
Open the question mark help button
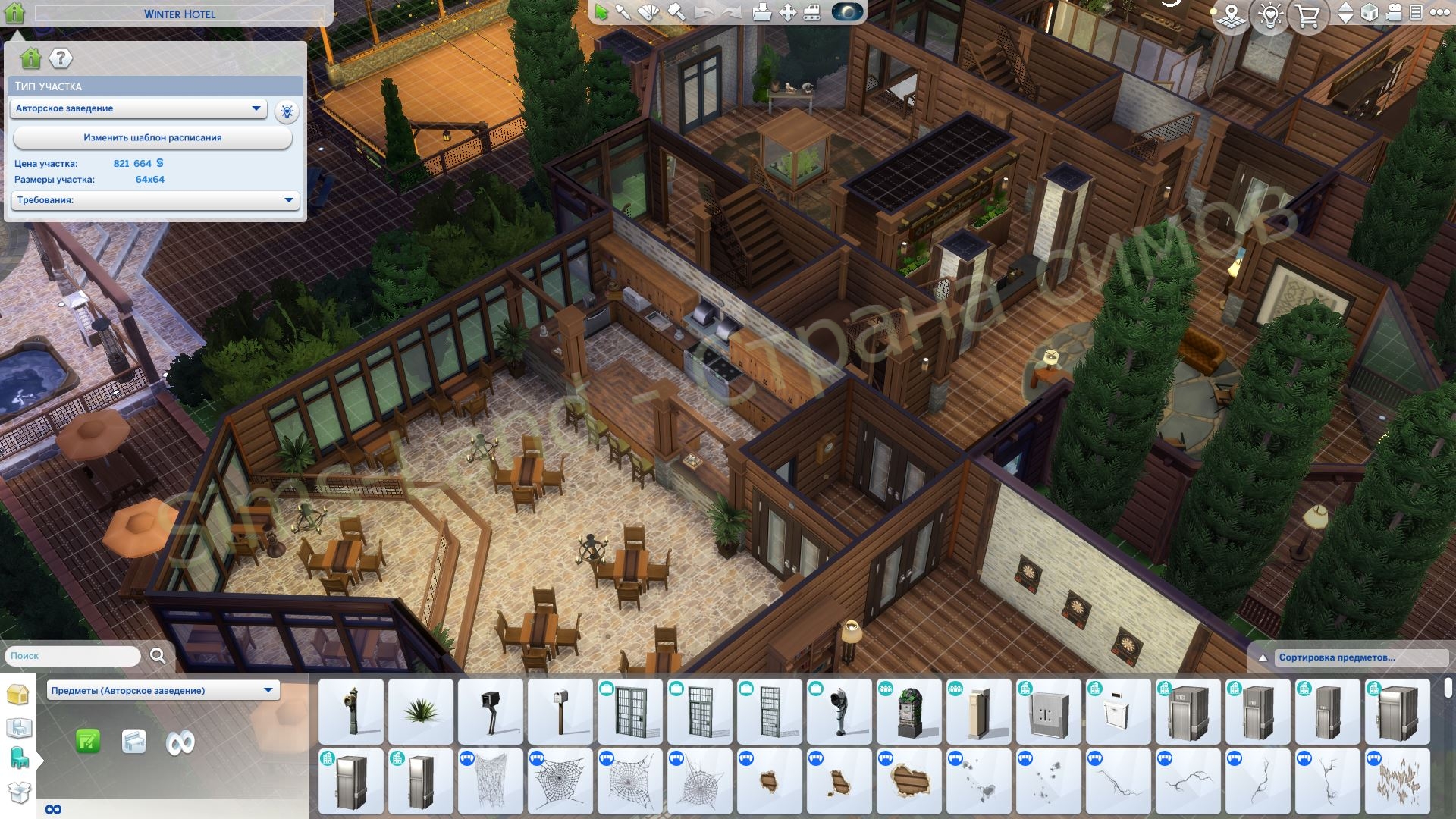click(x=61, y=58)
